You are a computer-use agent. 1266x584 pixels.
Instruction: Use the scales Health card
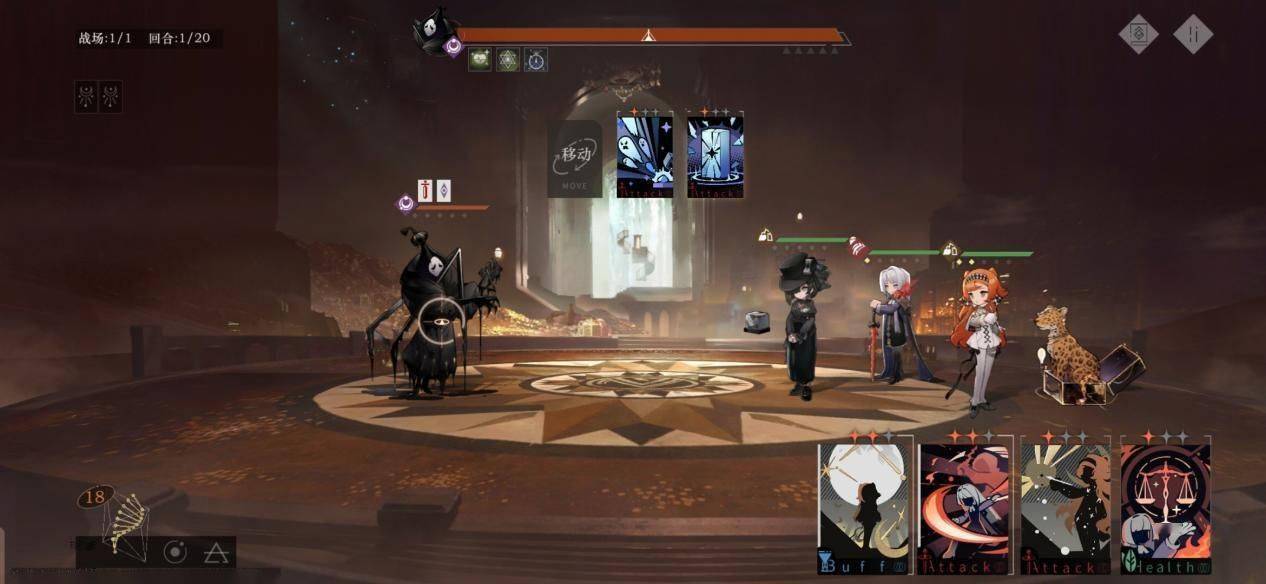click(x=1165, y=507)
